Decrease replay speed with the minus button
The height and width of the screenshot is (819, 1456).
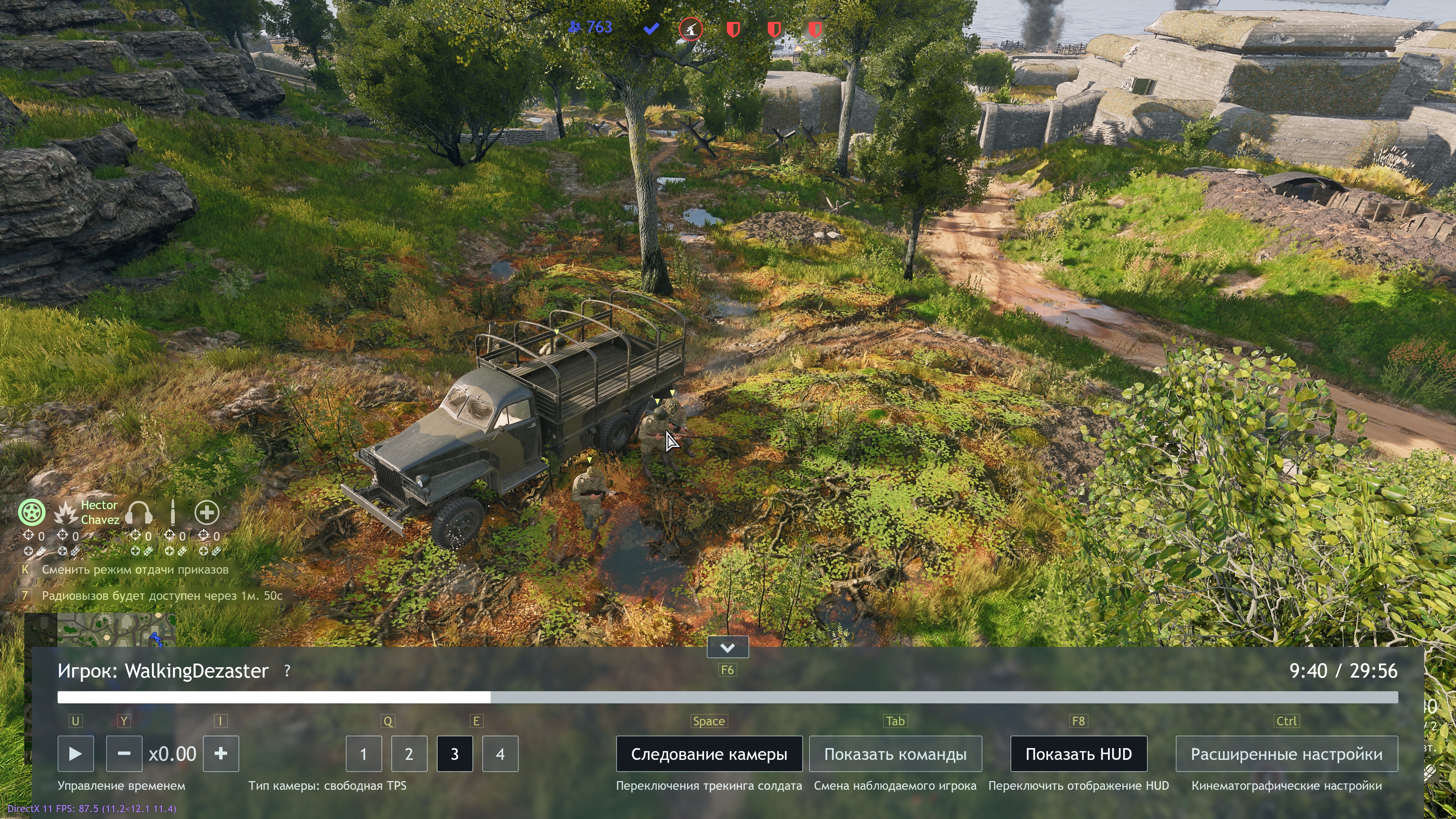[124, 753]
